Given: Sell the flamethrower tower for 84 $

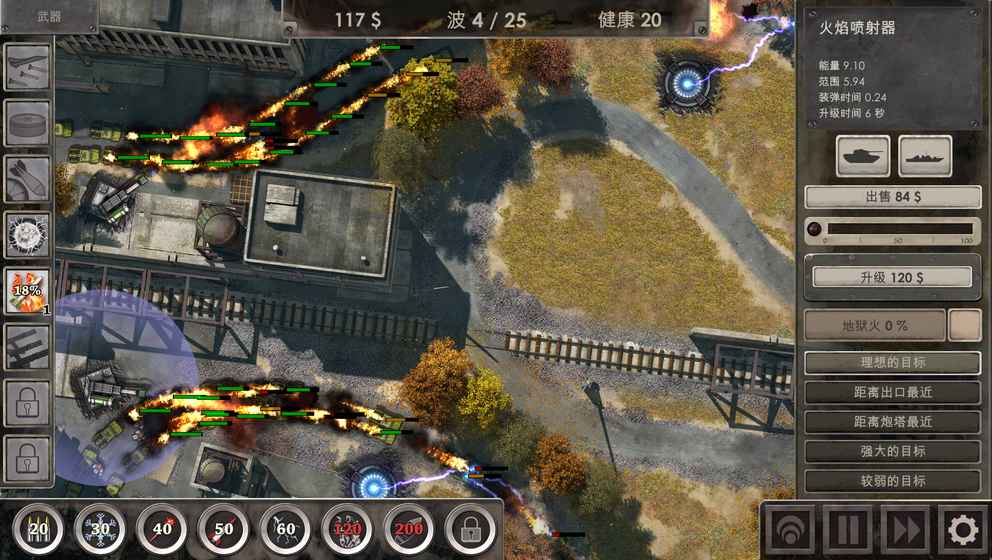Looking at the screenshot, I should click(x=892, y=197).
